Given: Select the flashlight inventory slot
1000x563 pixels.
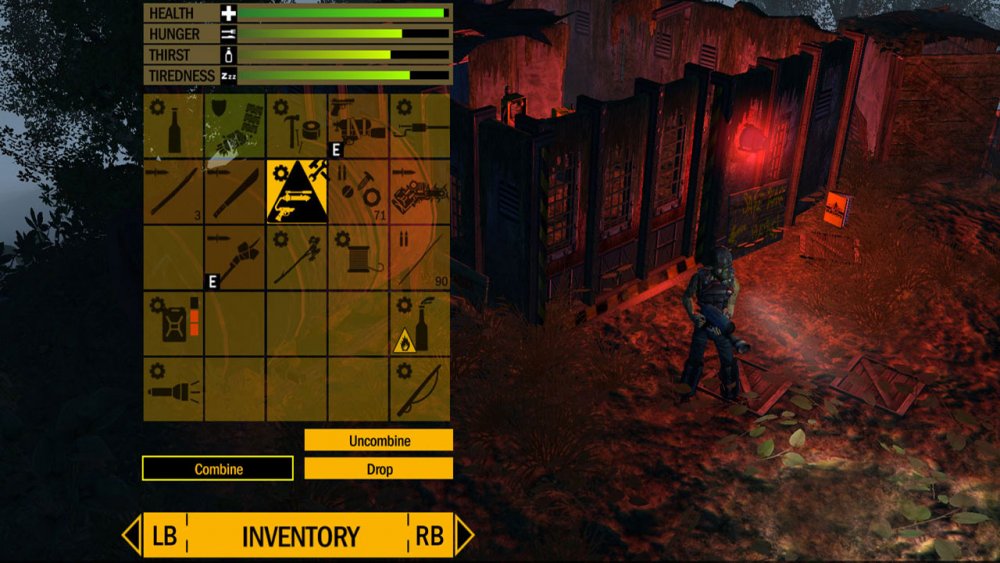Looking at the screenshot, I should coord(173,388).
